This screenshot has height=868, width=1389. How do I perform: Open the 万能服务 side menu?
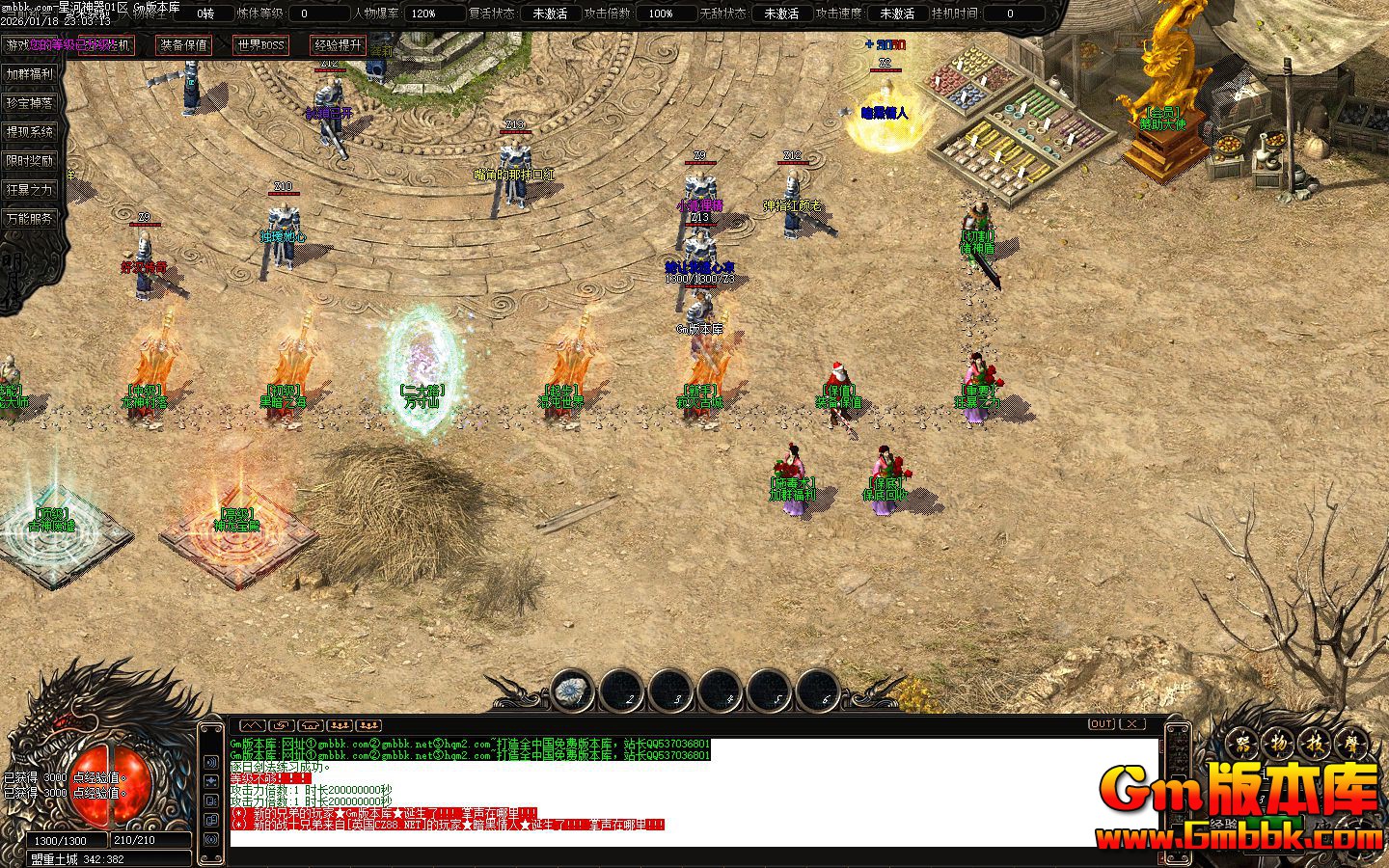30,219
